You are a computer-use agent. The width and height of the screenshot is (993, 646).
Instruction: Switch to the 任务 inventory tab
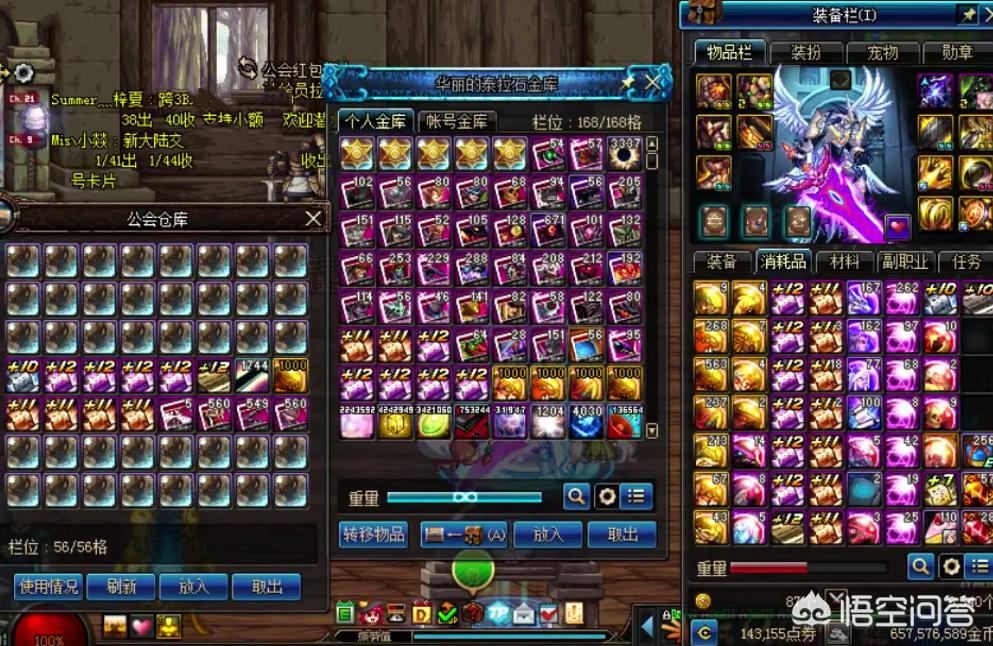tap(966, 262)
